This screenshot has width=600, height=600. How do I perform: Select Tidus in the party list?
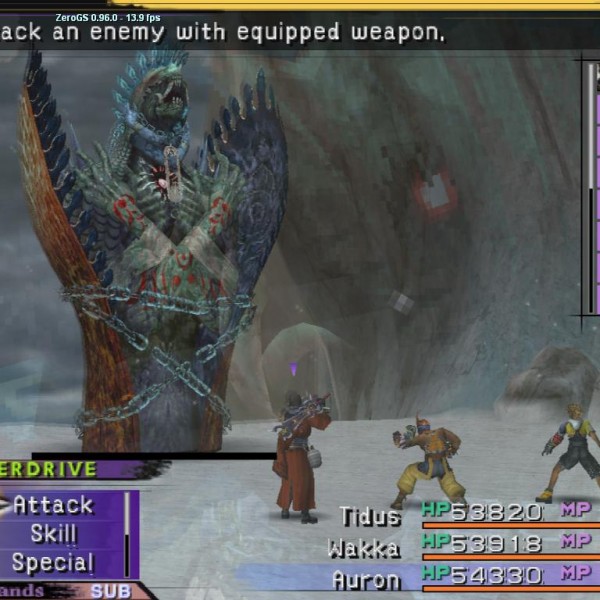pyautogui.click(x=369, y=516)
